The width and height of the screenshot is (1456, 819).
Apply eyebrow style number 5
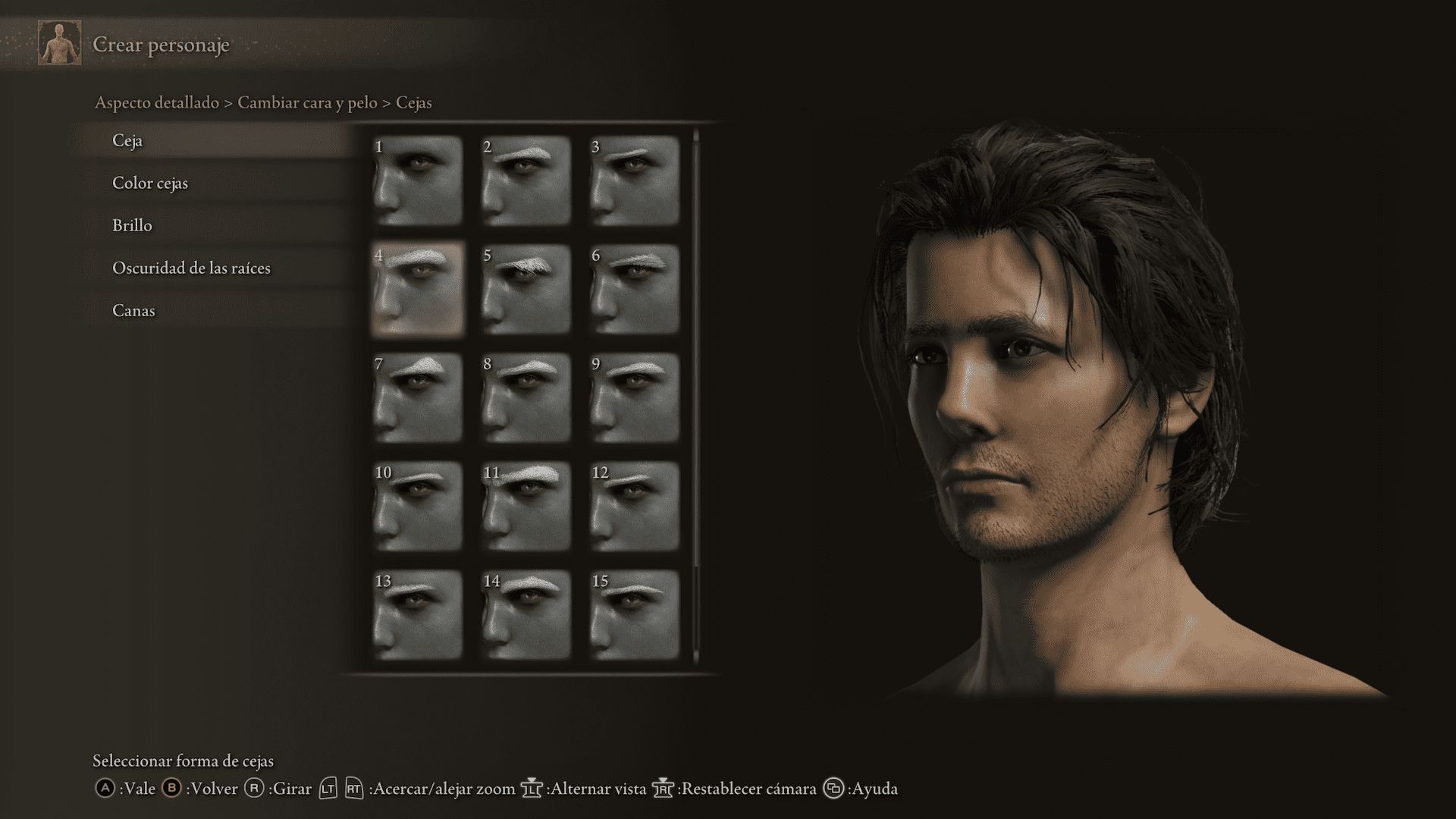pyautogui.click(x=526, y=289)
